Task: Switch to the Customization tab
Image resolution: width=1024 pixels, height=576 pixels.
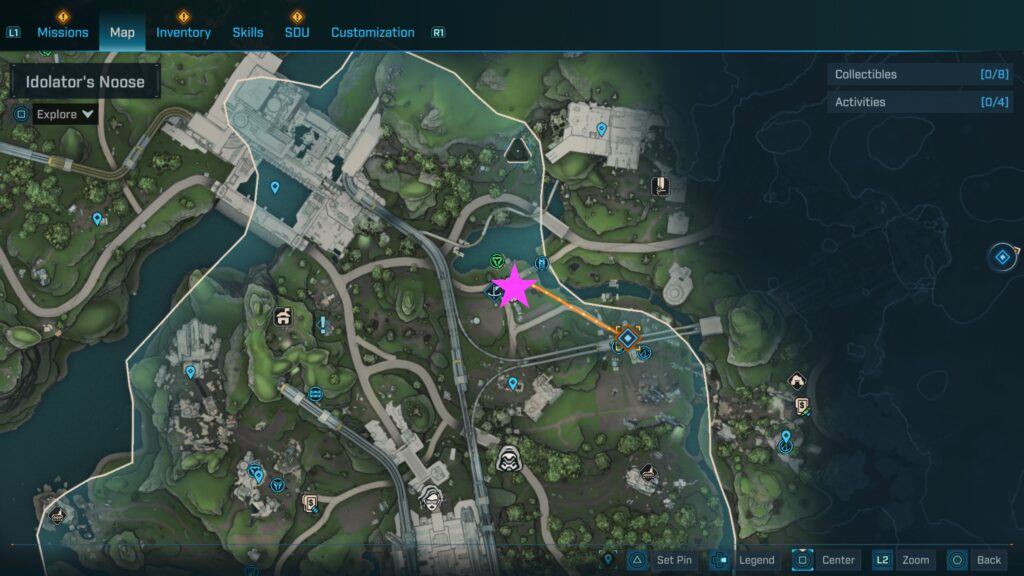Action: [x=372, y=32]
